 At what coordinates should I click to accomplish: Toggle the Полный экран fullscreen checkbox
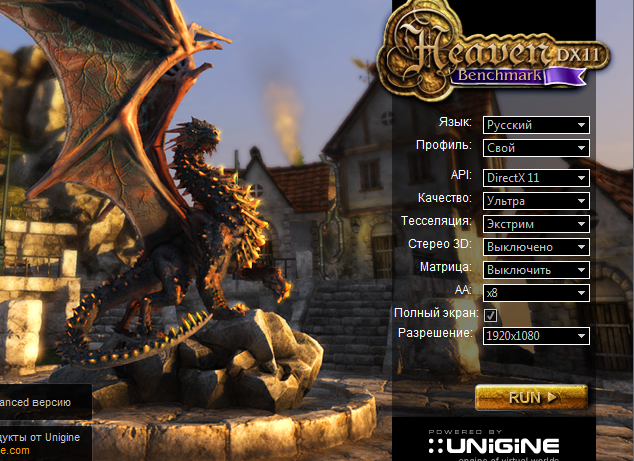pyautogui.click(x=491, y=316)
